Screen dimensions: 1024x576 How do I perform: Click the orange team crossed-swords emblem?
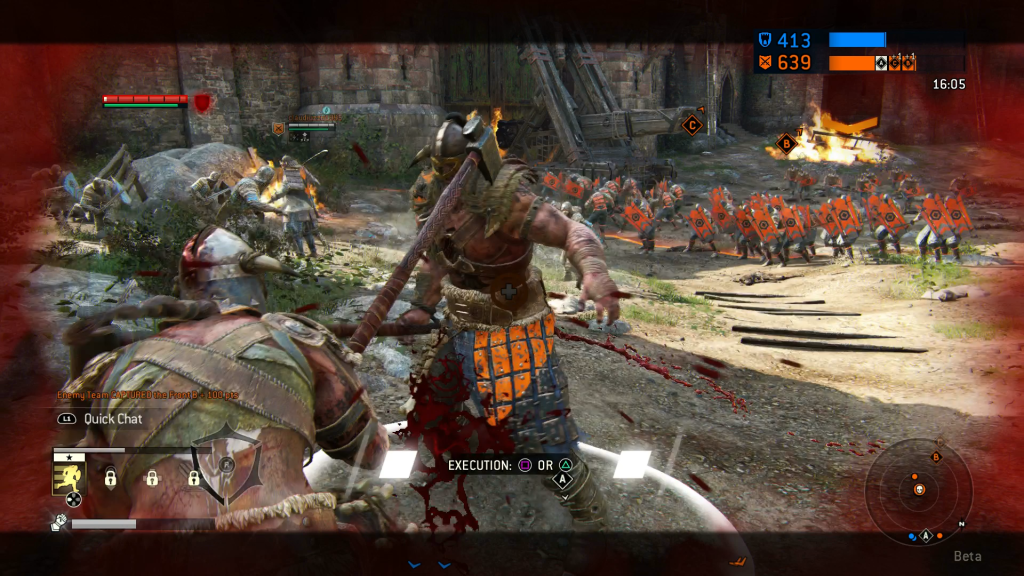[763, 63]
